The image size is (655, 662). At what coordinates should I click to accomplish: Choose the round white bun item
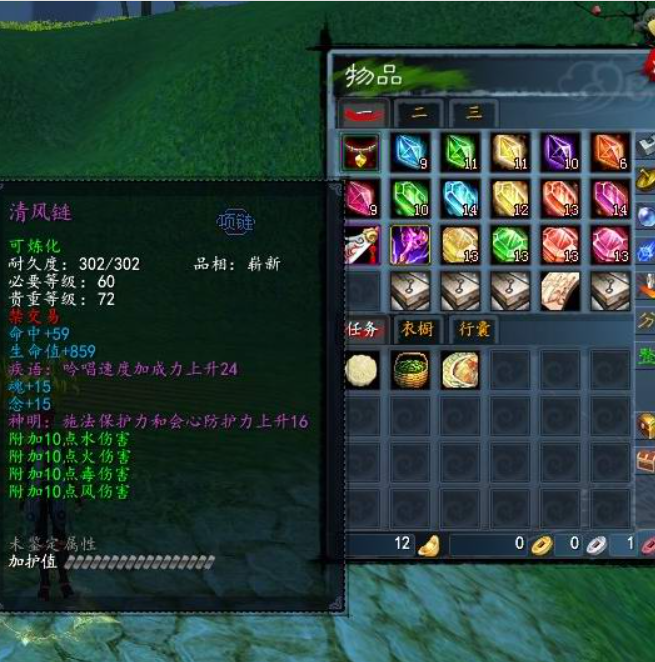pos(361,369)
